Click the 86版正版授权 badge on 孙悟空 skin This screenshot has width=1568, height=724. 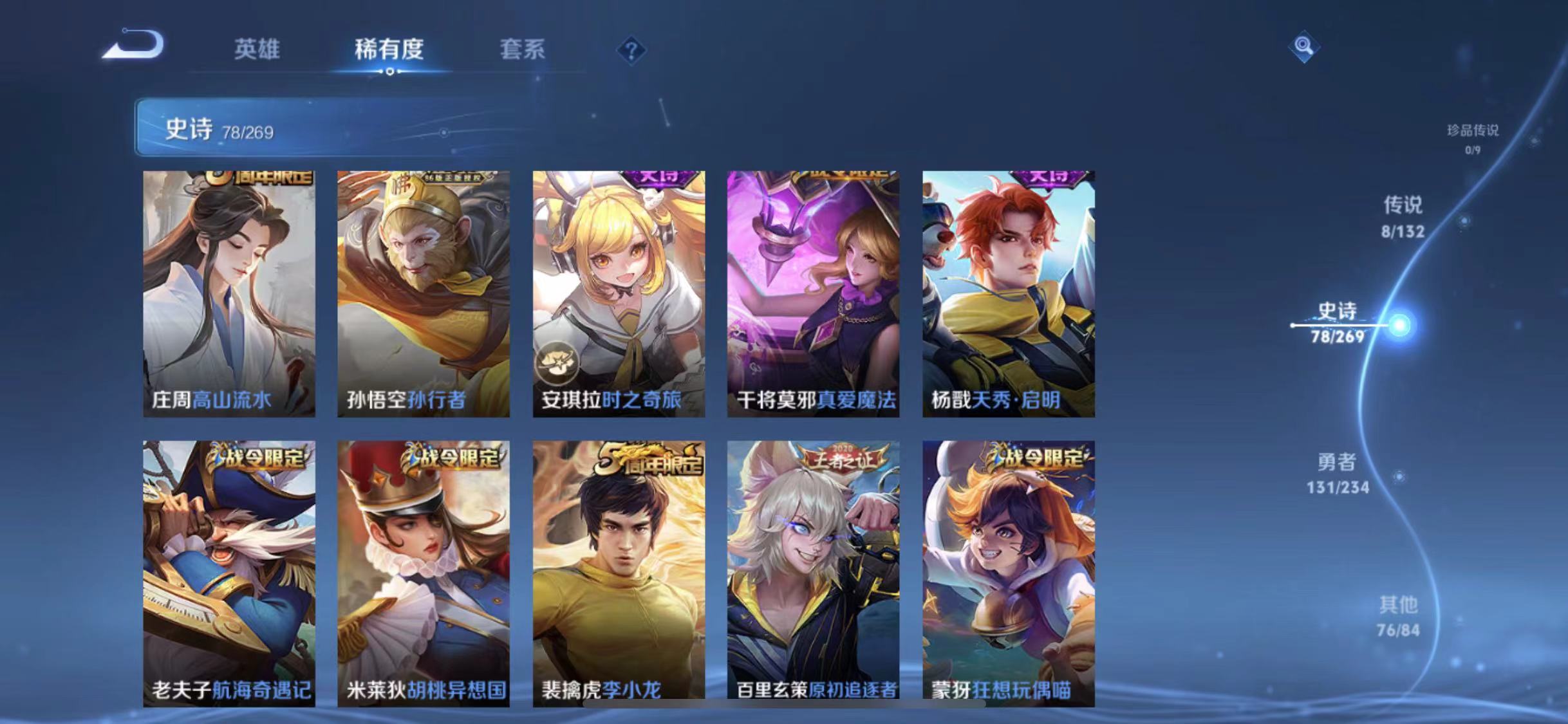[x=452, y=176]
